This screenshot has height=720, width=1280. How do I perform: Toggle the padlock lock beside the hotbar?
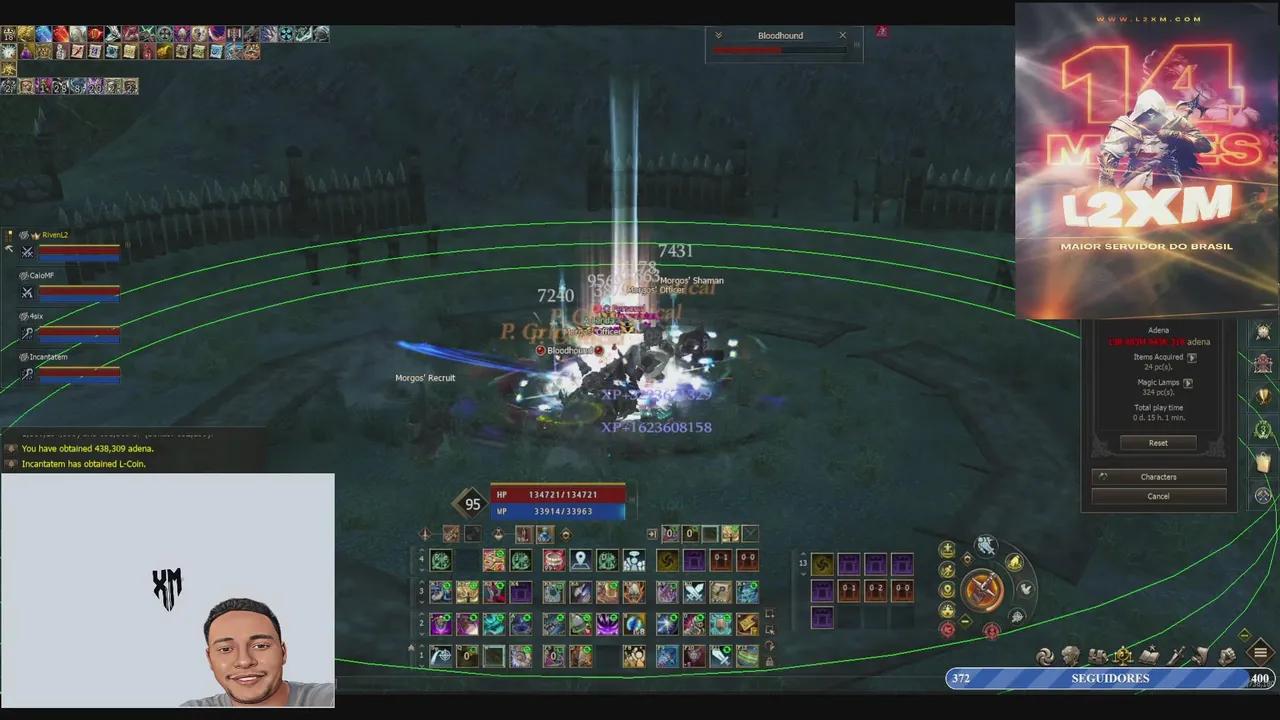(x=770, y=658)
